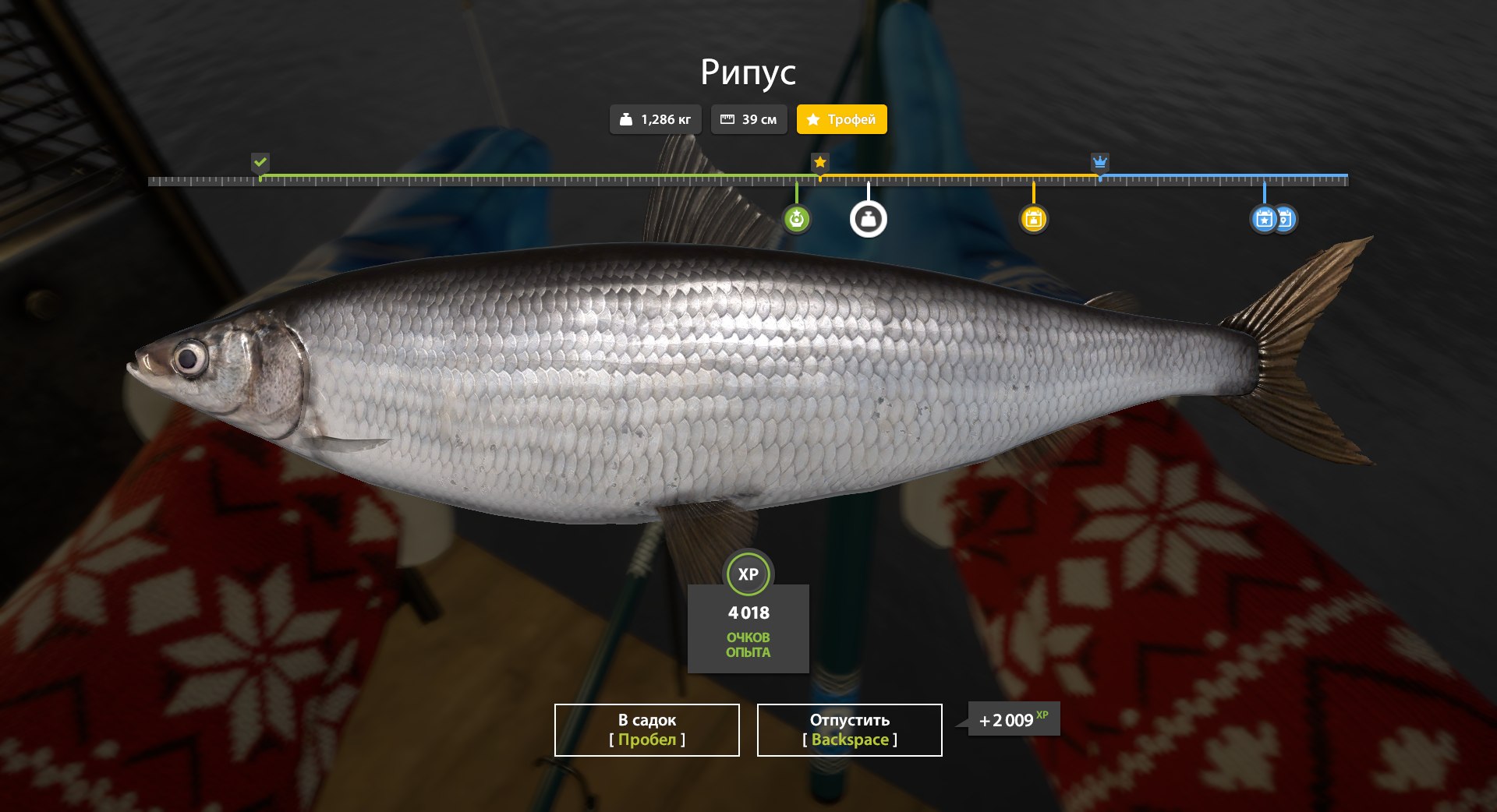Screen dimensions: 1497x812
Task: Select the white weight marker on the scale
Action: pos(868,219)
